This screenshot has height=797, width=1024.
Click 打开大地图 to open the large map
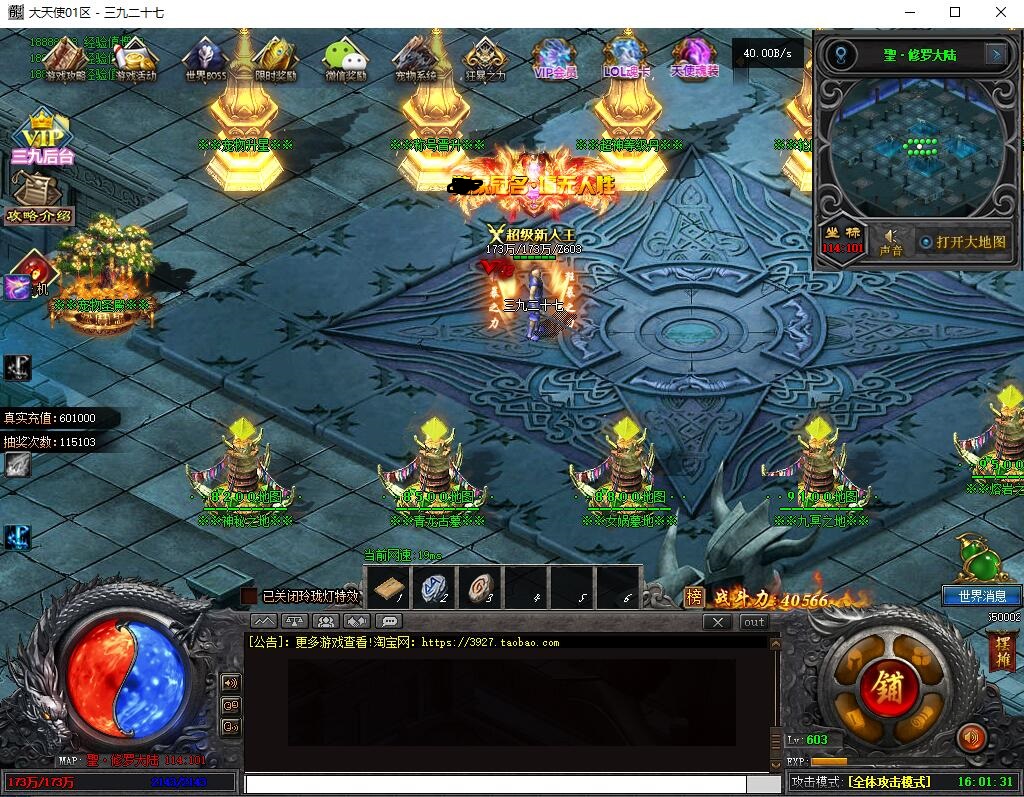coord(963,242)
